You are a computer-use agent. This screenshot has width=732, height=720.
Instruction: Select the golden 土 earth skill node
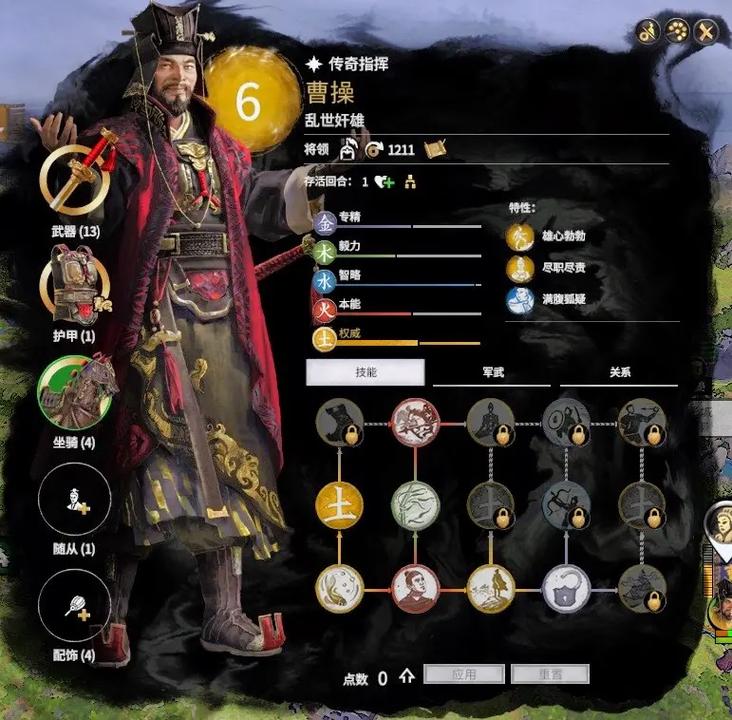click(339, 506)
